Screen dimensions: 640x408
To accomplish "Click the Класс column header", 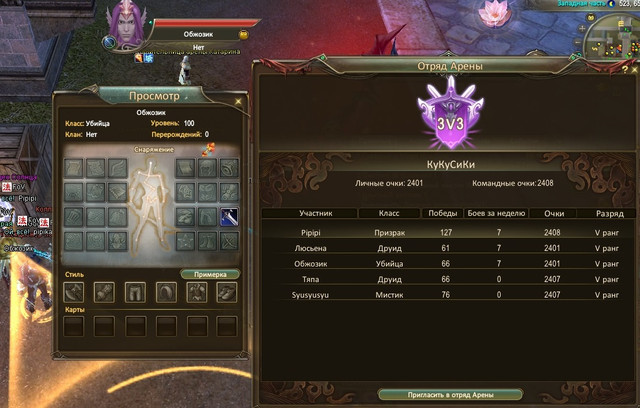I will 389,214.
